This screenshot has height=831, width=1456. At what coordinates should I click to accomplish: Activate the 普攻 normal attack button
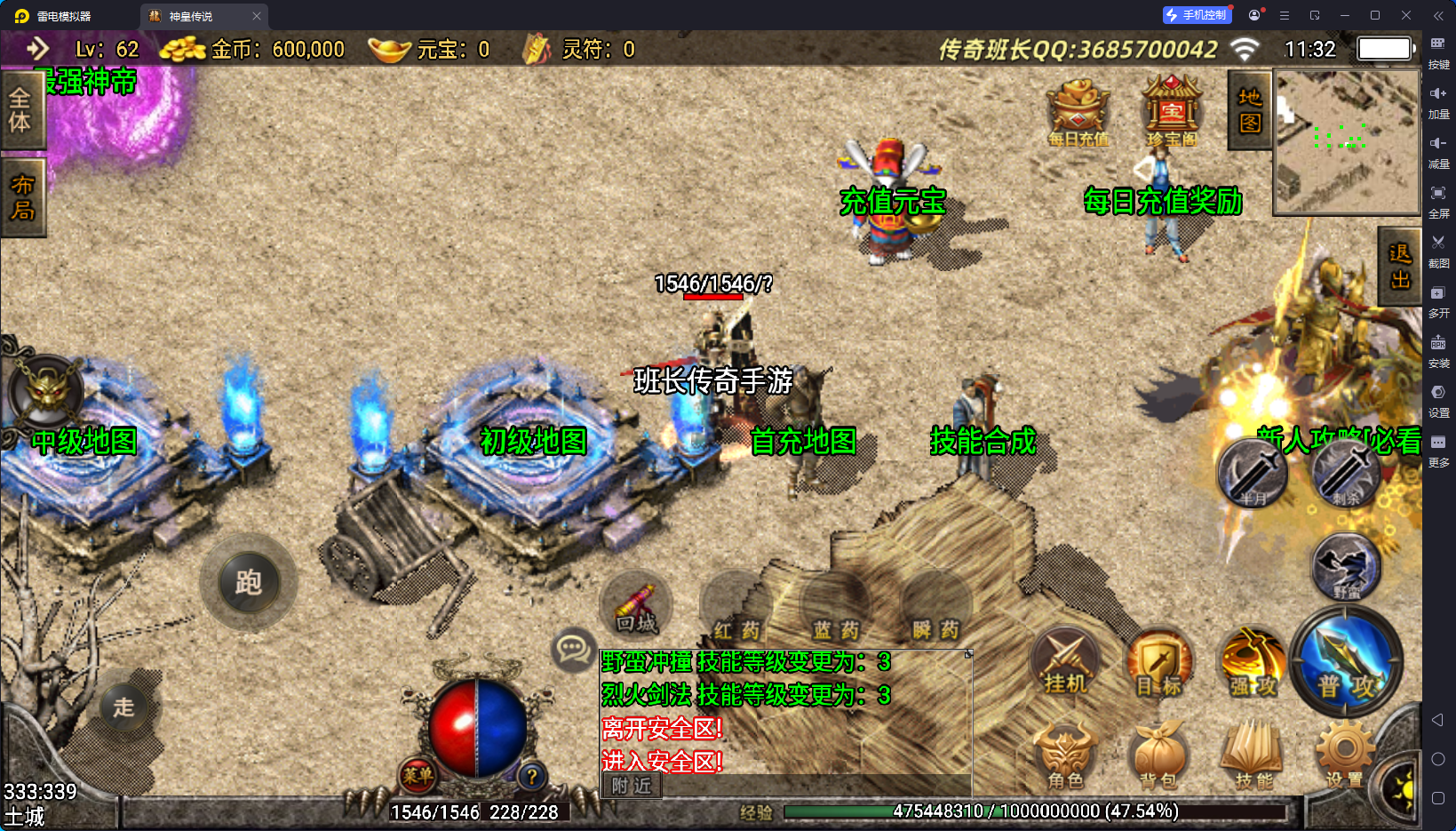(x=1346, y=665)
